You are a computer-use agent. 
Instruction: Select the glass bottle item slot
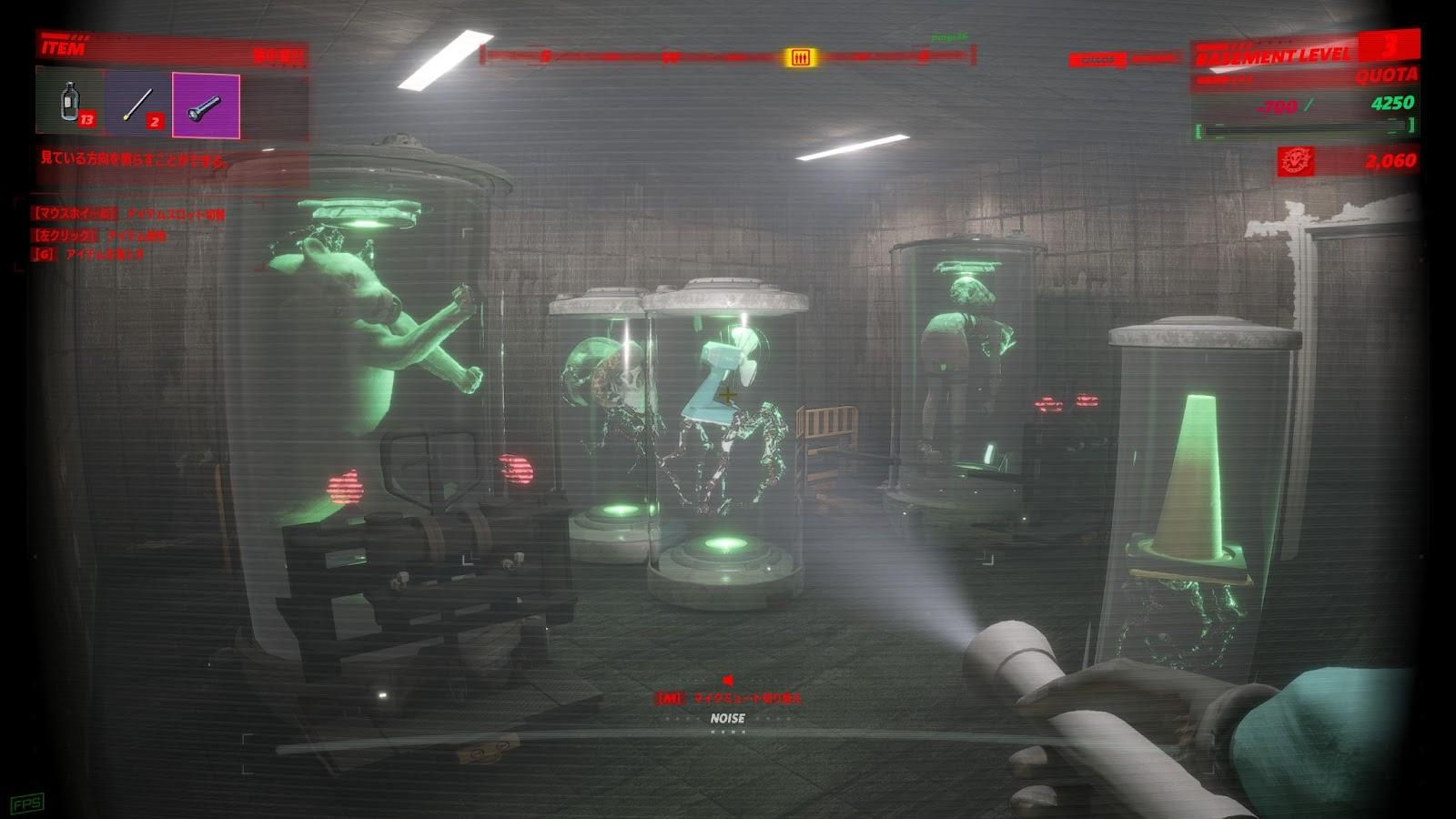[70, 102]
